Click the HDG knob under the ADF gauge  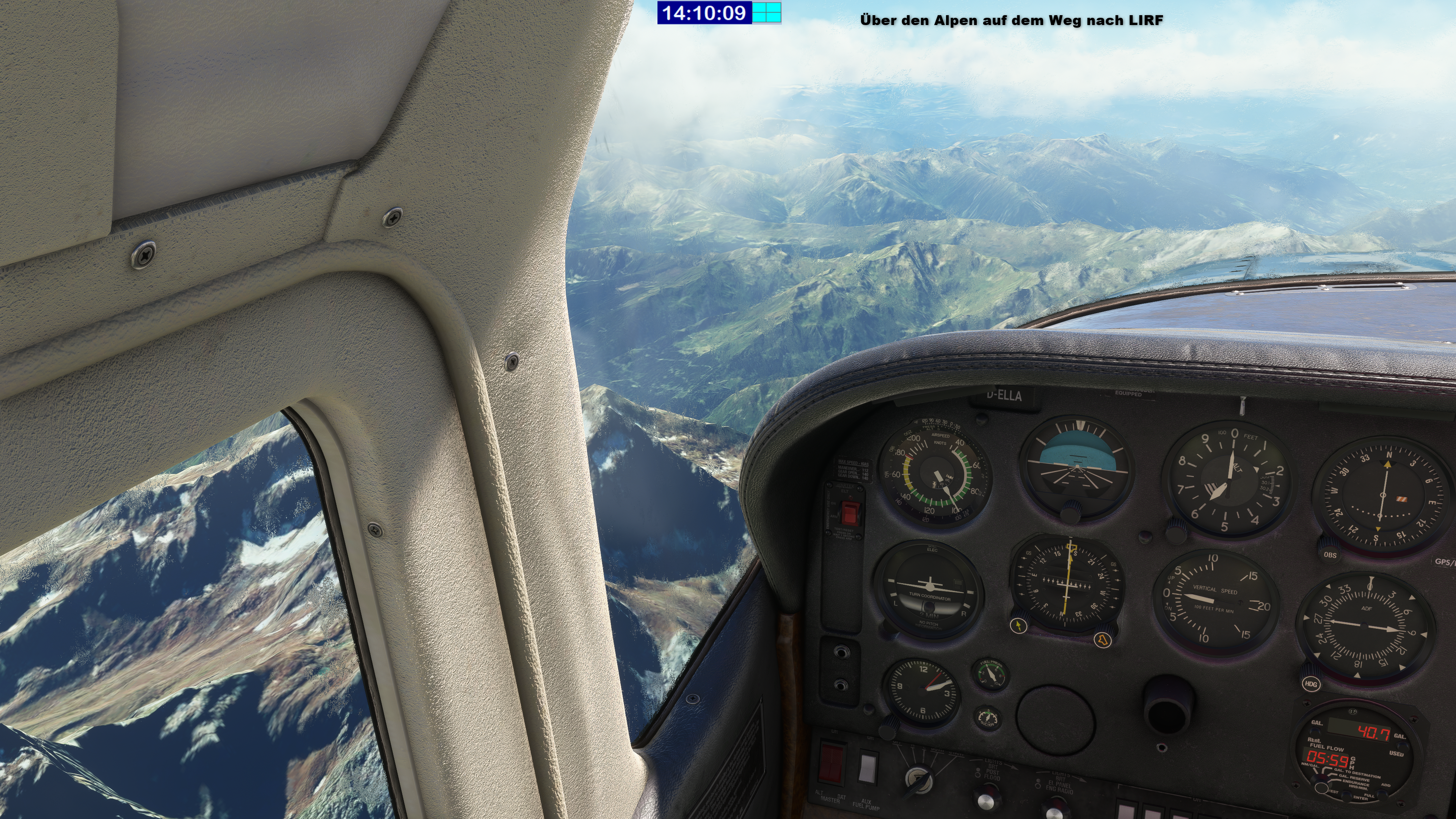[1311, 682]
